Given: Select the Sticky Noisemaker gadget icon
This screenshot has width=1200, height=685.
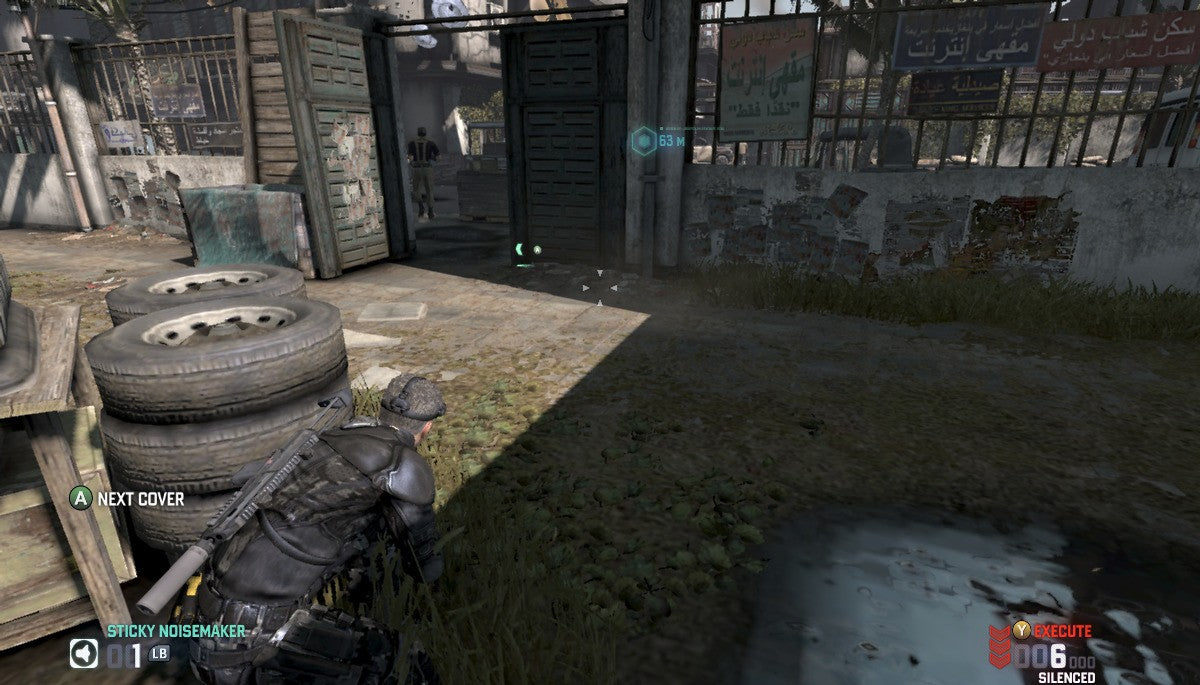Looking at the screenshot, I should point(84,654).
